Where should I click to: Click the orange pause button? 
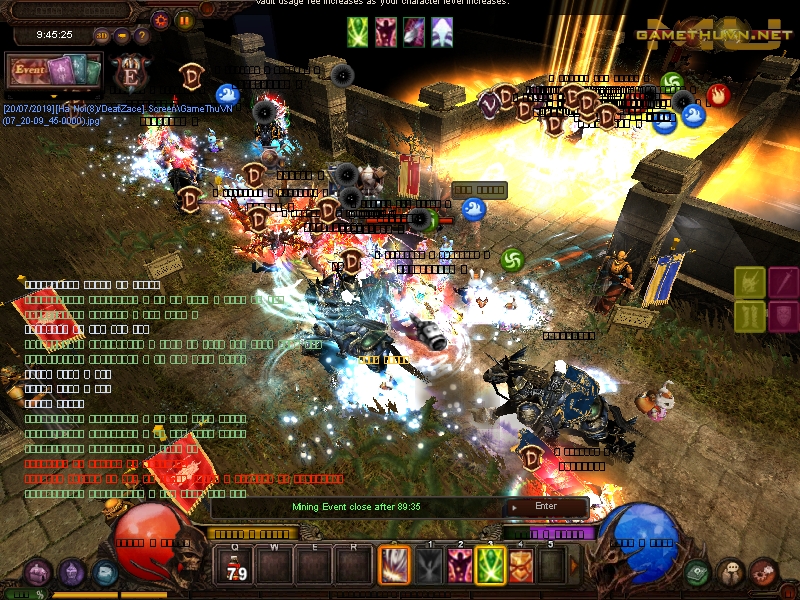click(185, 19)
